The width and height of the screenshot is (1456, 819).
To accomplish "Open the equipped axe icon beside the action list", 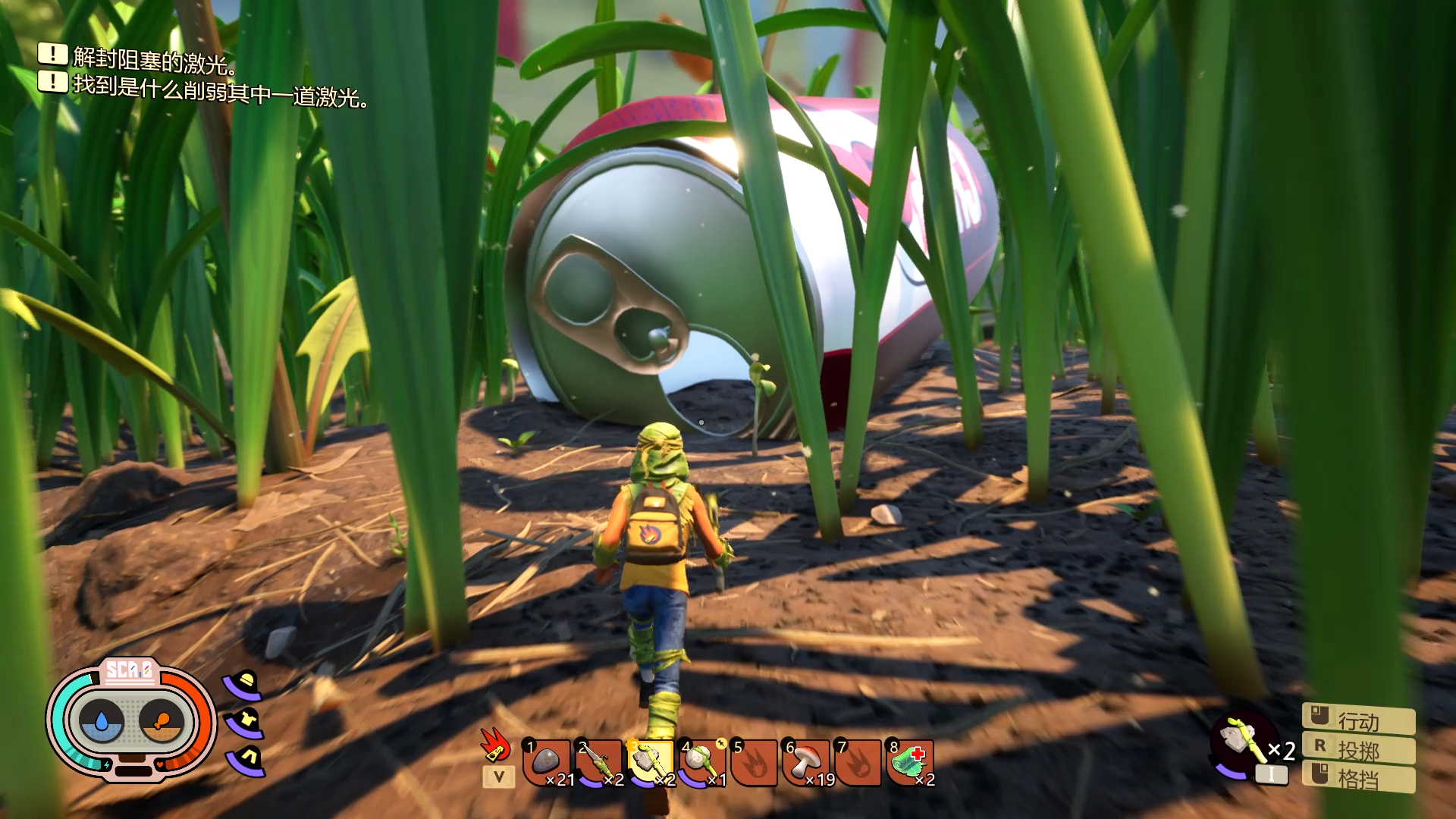I will 1241,738.
